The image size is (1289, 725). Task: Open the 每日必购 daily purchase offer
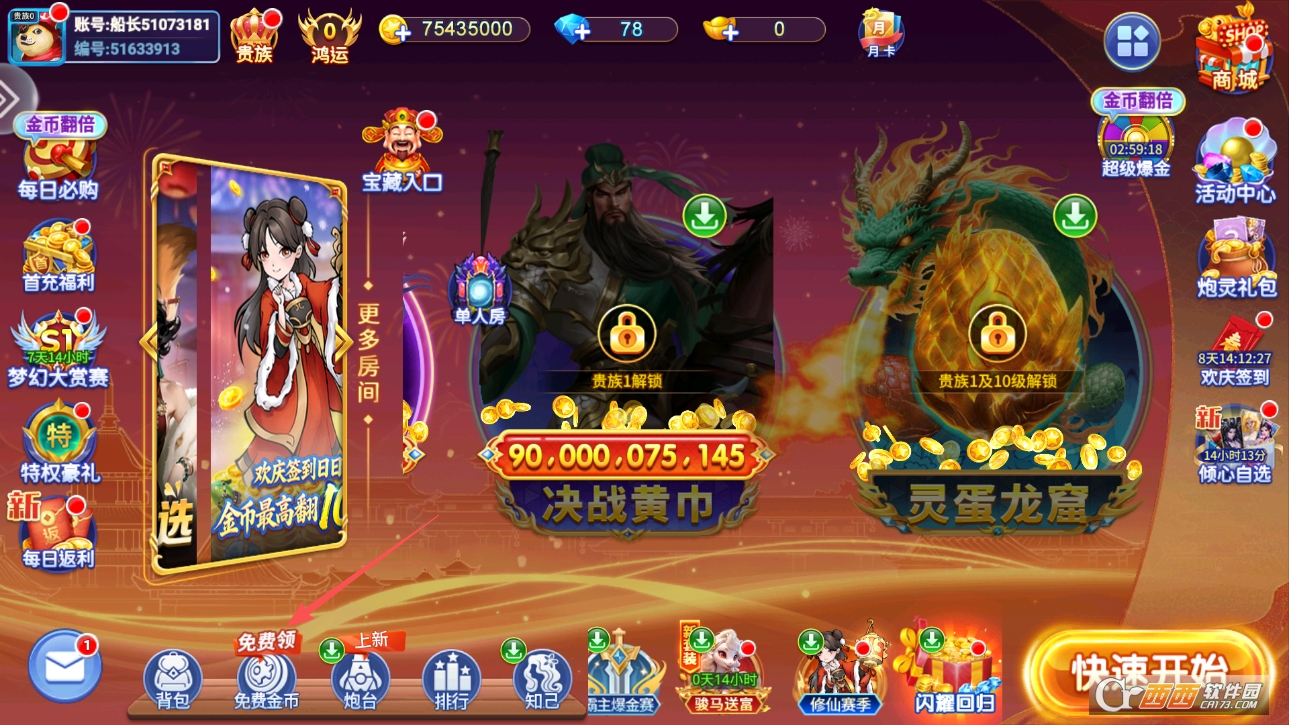point(59,160)
